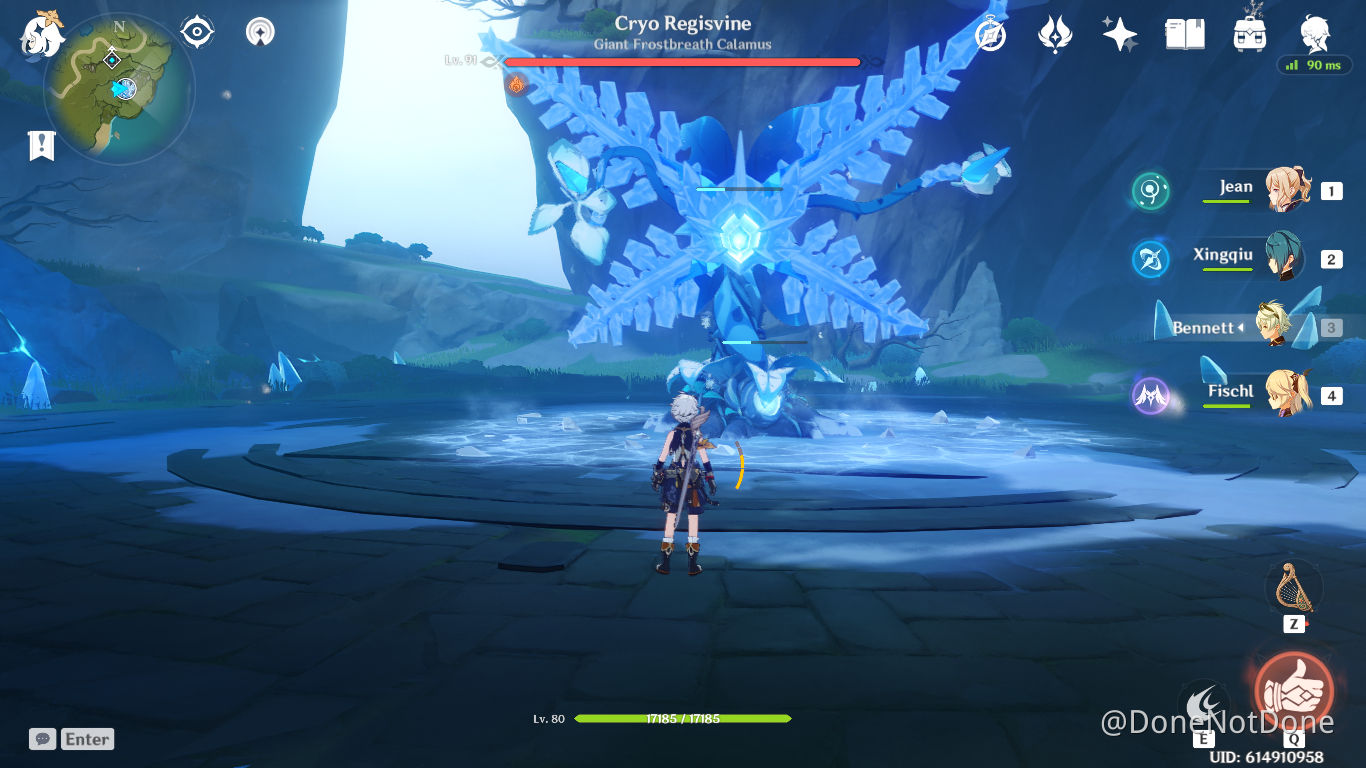Open the Archive book icon
The height and width of the screenshot is (768, 1366).
(x=1184, y=33)
